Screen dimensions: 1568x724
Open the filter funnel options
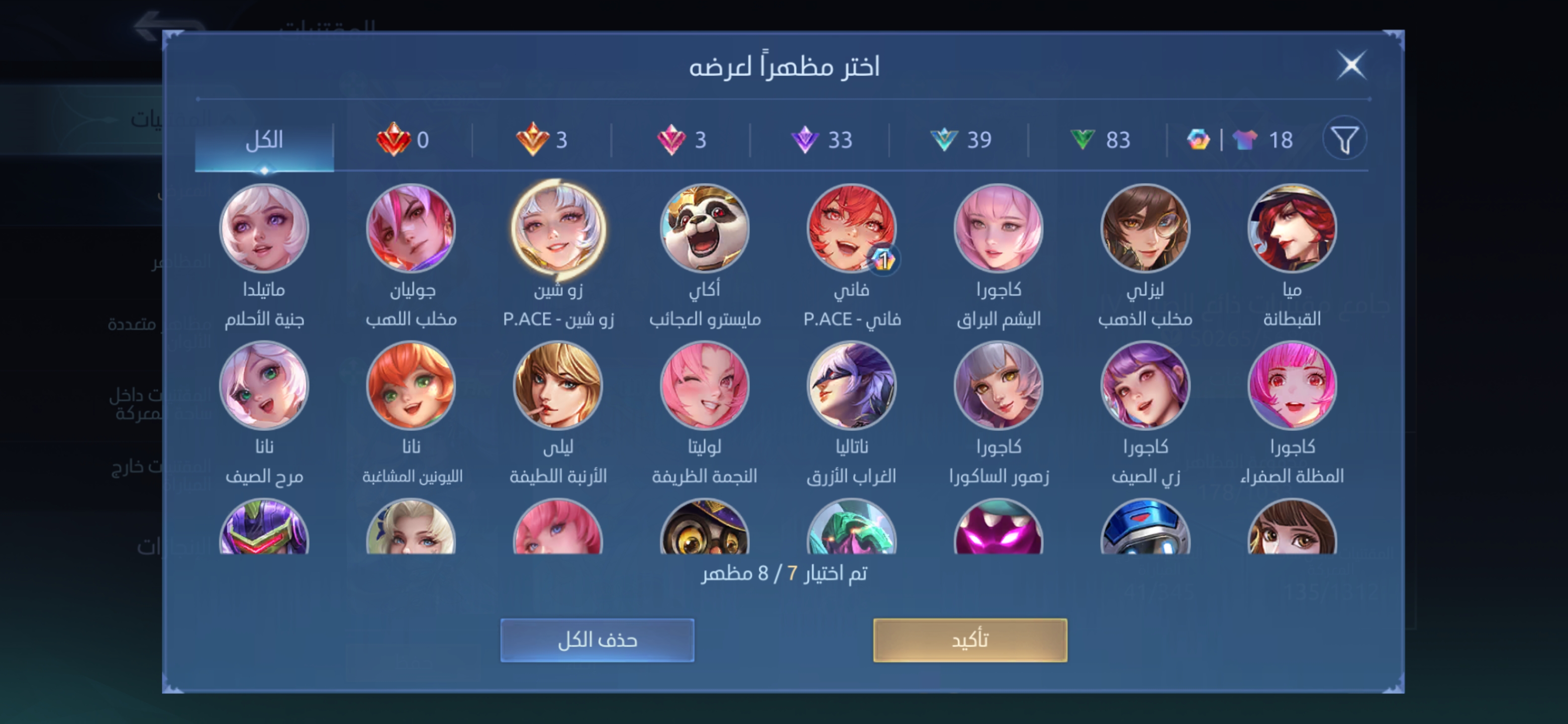(x=1346, y=139)
